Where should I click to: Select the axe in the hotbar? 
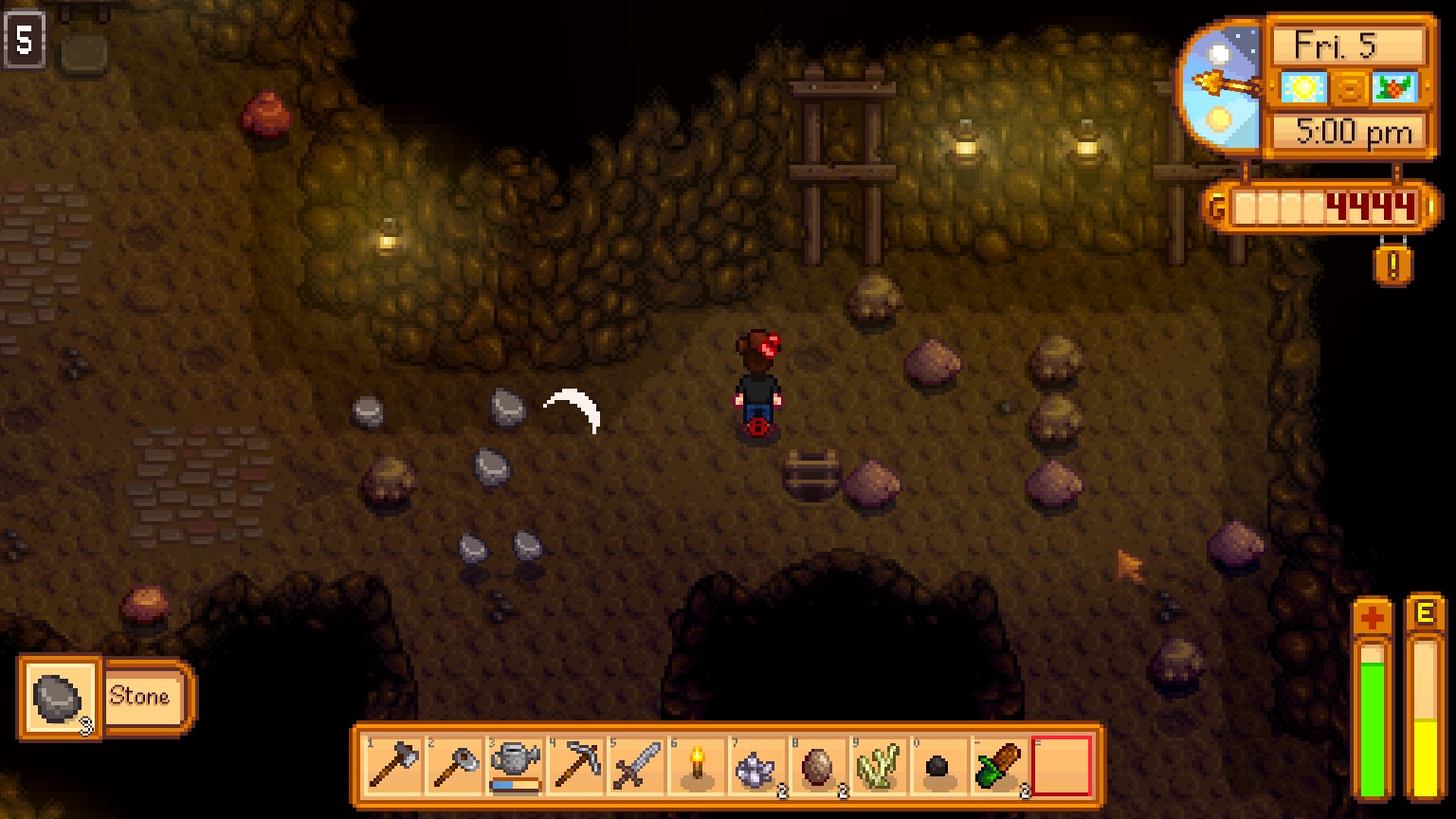394,765
